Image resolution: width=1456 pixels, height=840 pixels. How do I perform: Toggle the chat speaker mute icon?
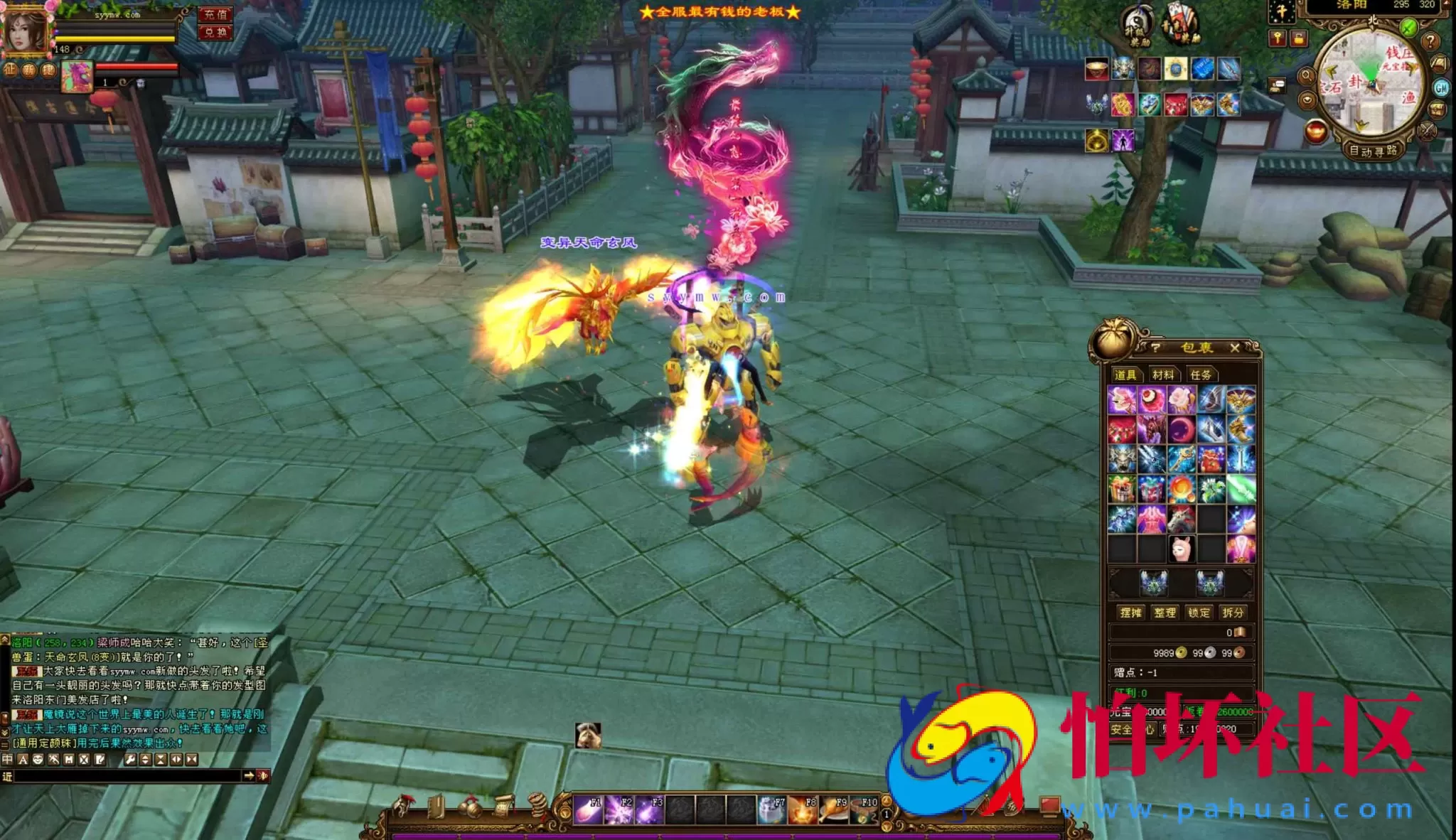(262, 776)
